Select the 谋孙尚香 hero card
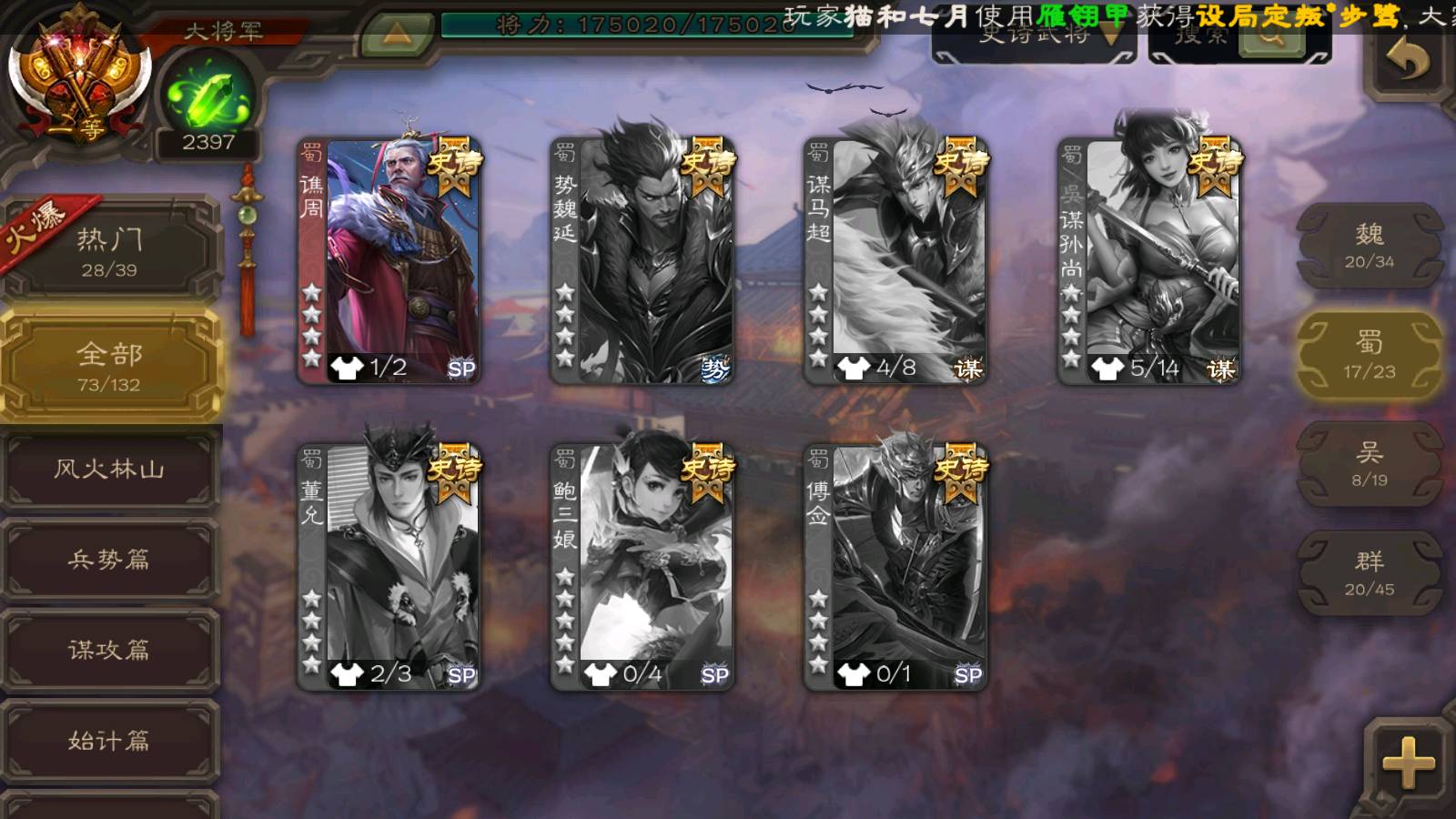This screenshot has width=1456, height=819. tap(1149, 259)
